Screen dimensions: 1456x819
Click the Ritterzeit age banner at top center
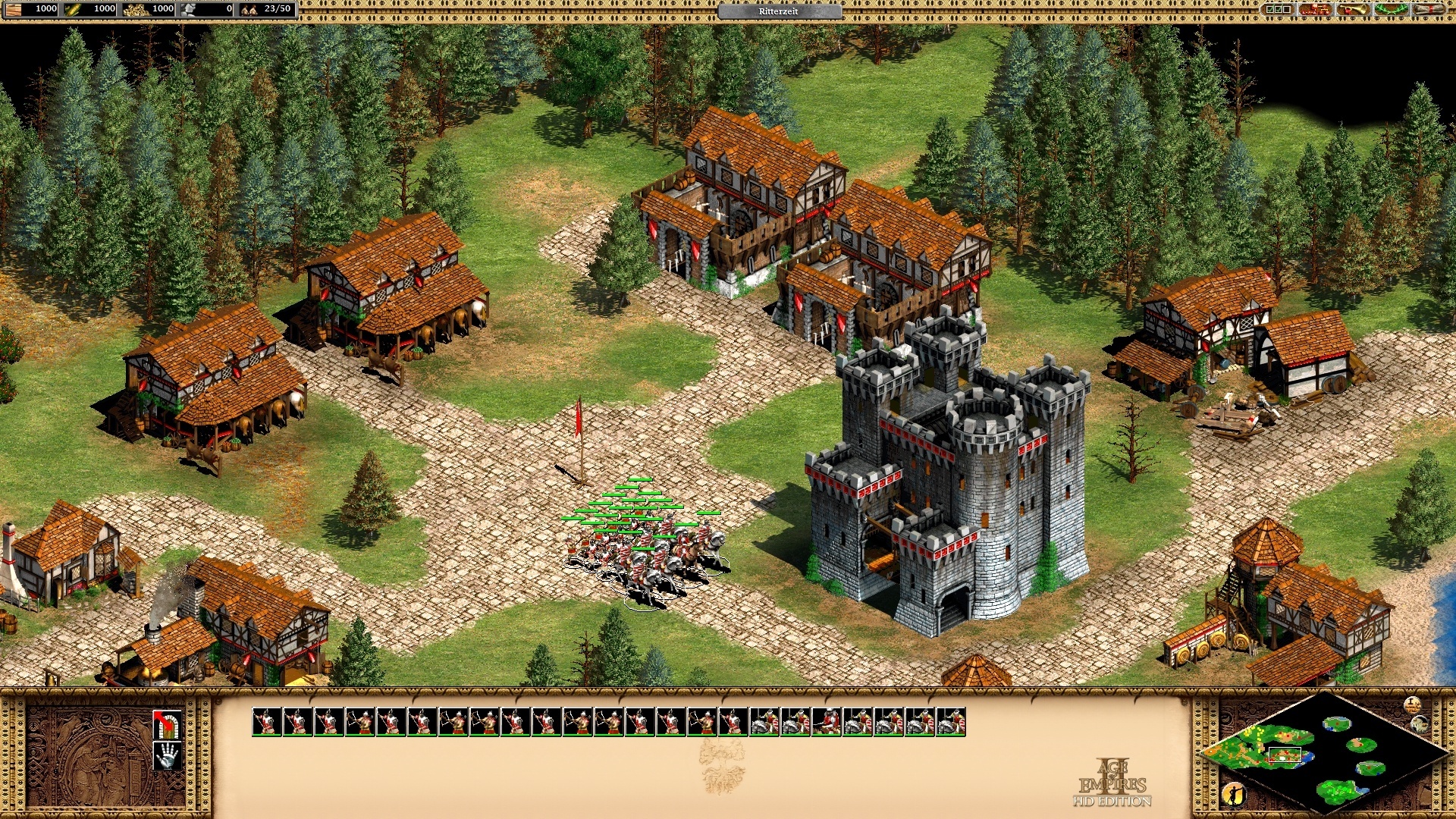coord(780,12)
